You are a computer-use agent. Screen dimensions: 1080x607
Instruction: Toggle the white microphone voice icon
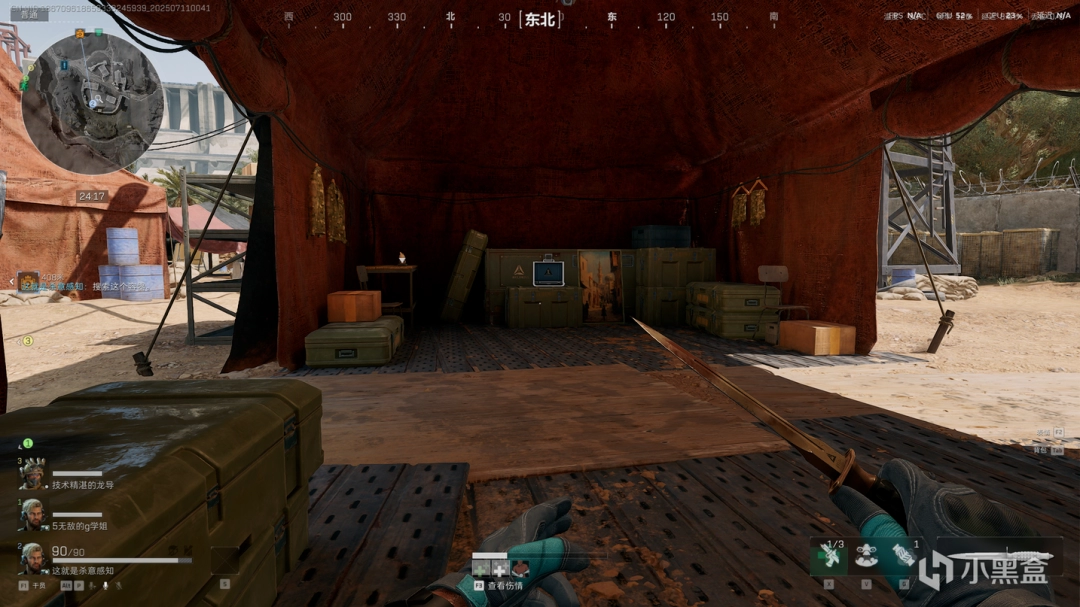click(x=105, y=585)
